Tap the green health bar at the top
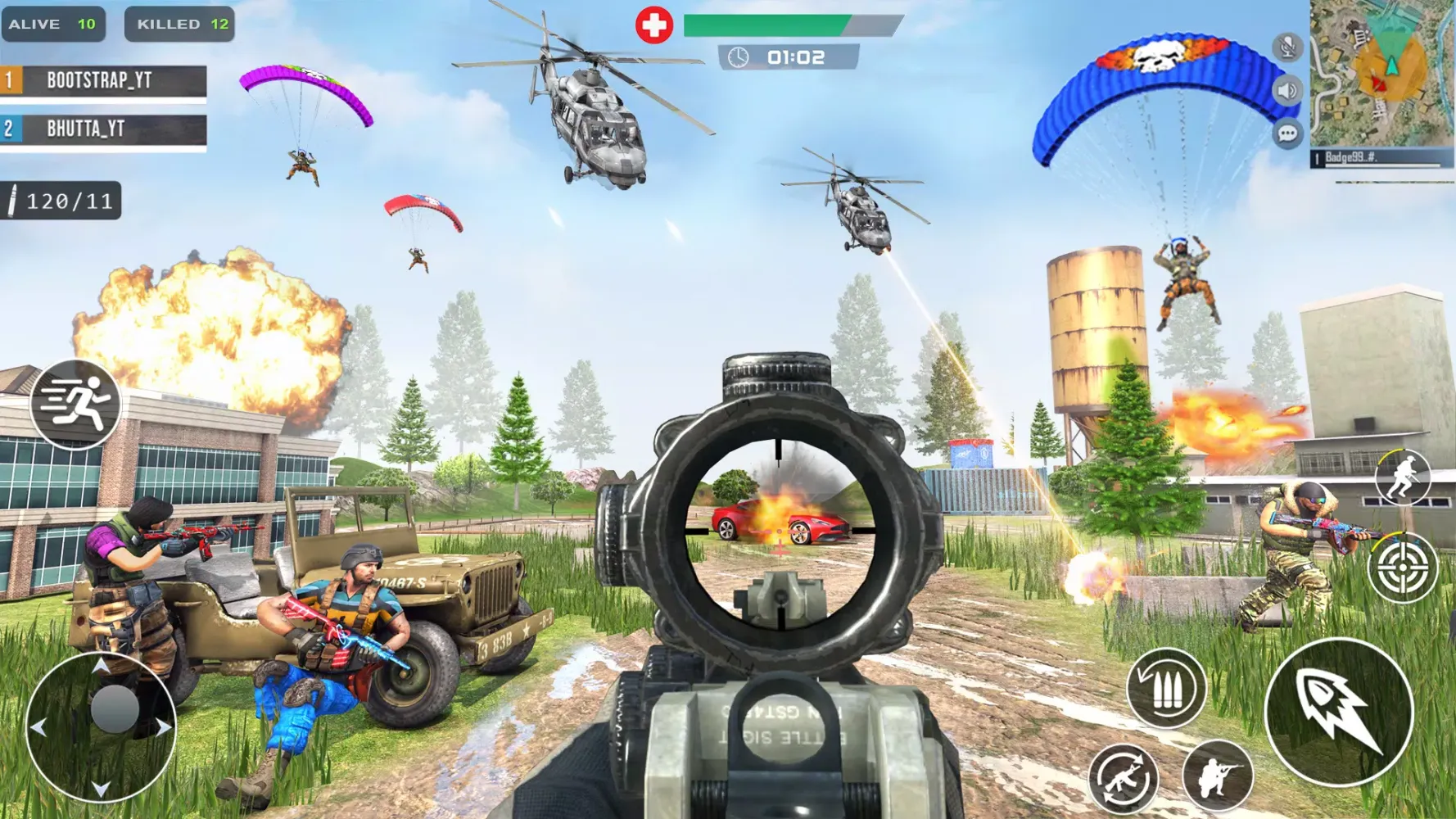 click(762, 26)
